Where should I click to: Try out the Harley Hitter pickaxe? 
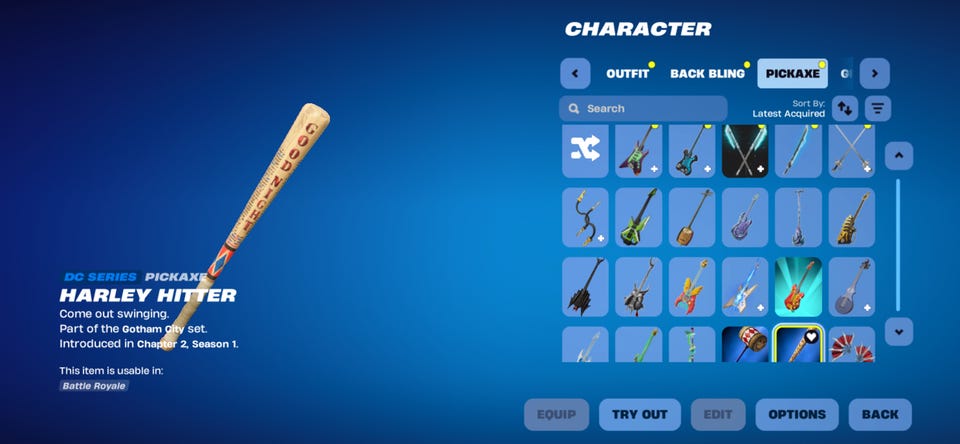640,414
